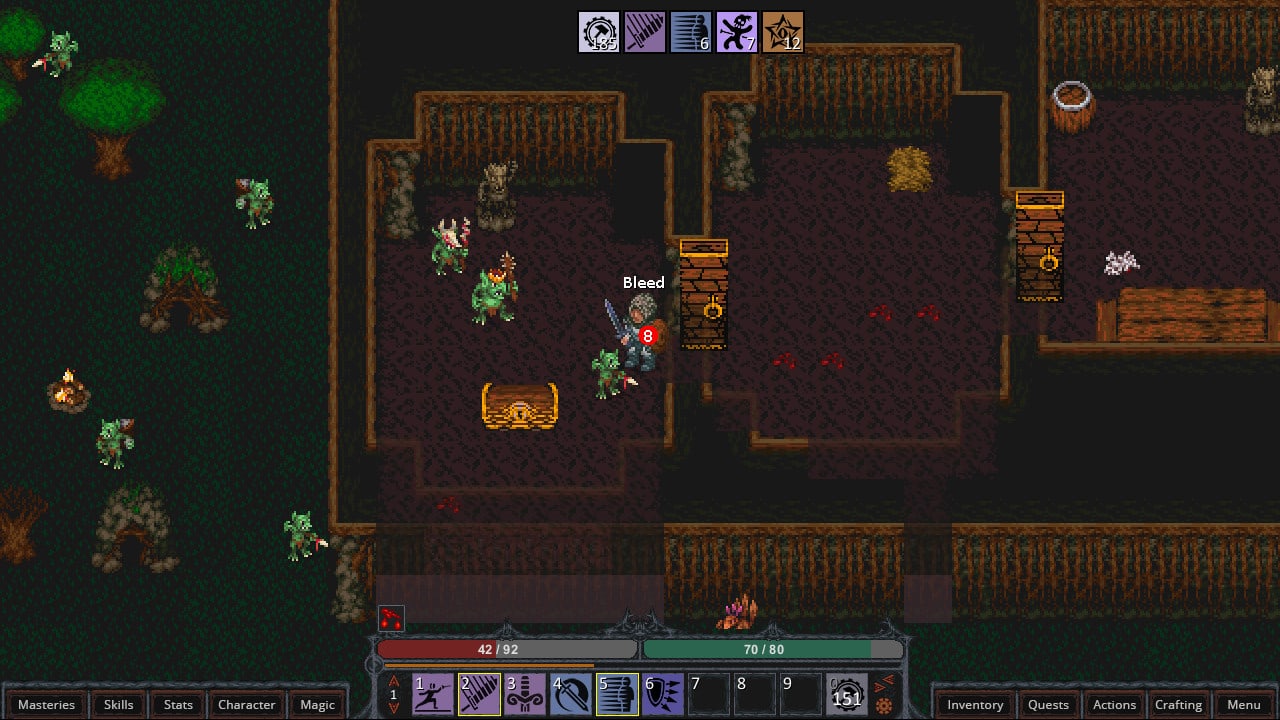Select the skull ragdoll status icon at top

[x=737, y=32]
